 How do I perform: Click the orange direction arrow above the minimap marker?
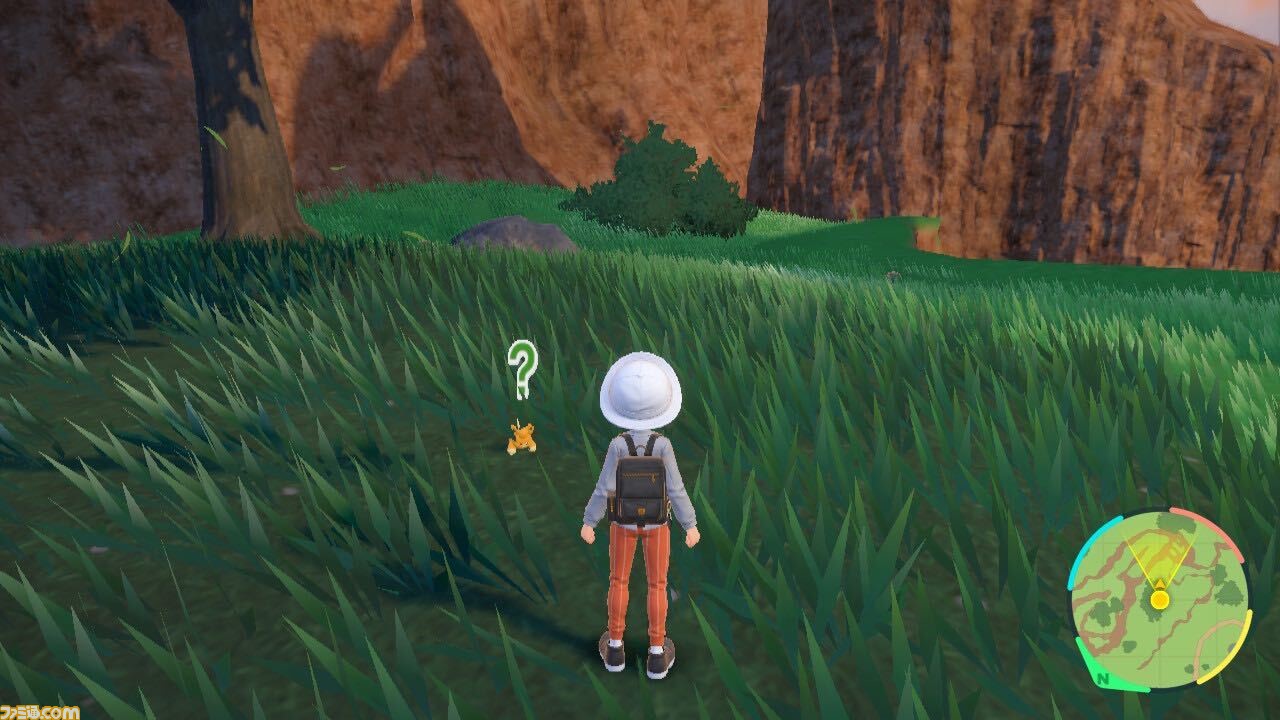click(1159, 583)
